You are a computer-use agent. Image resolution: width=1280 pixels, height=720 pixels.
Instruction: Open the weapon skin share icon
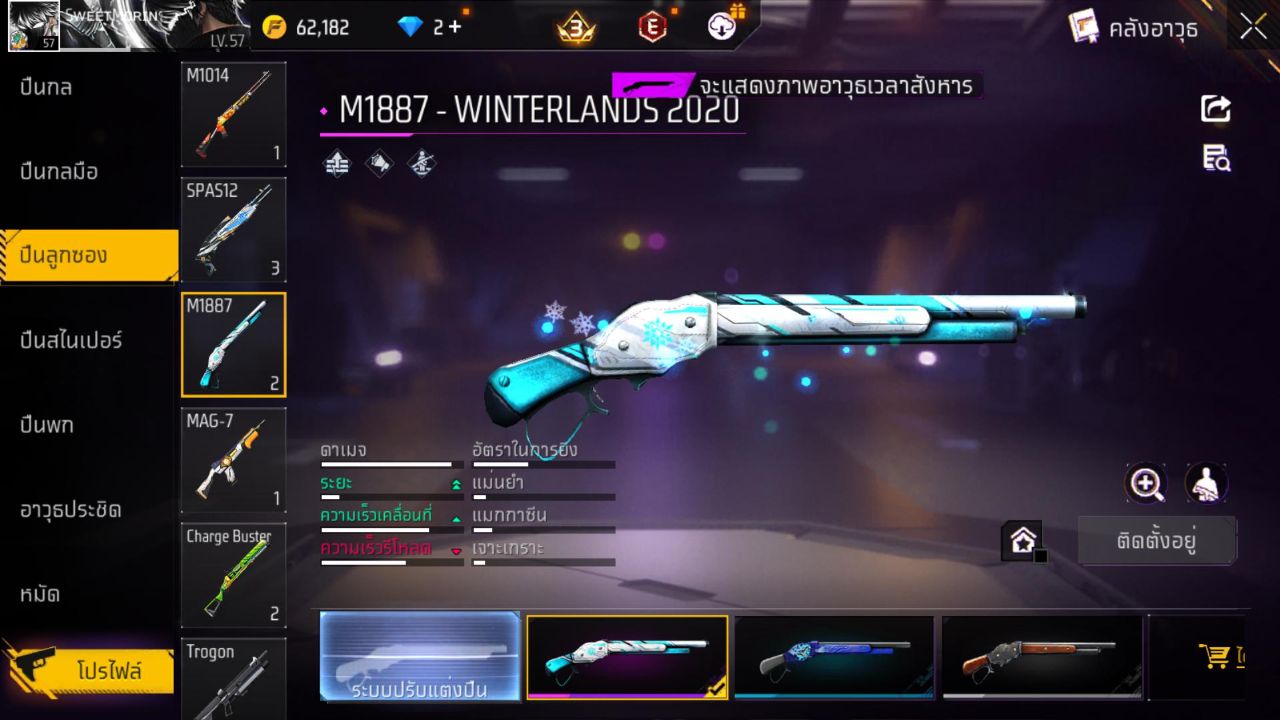pyautogui.click(x=1216, y=110)
